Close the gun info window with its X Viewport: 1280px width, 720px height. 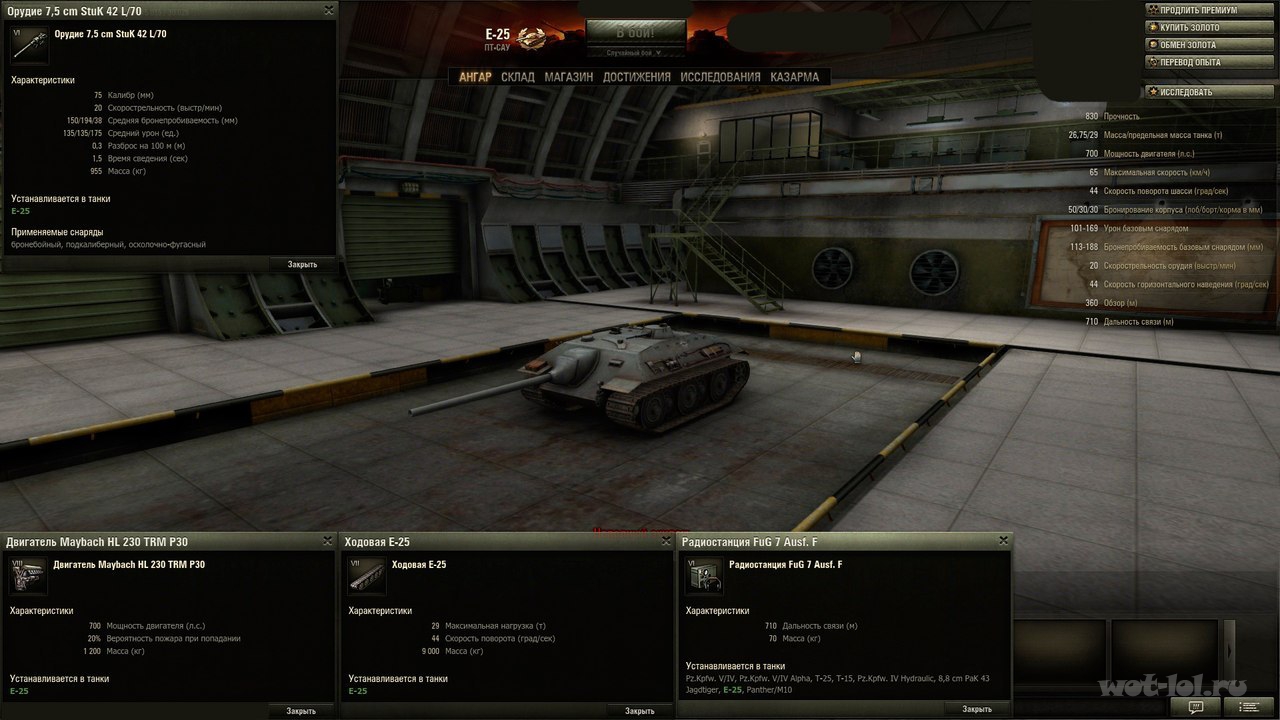coord(329,10)
